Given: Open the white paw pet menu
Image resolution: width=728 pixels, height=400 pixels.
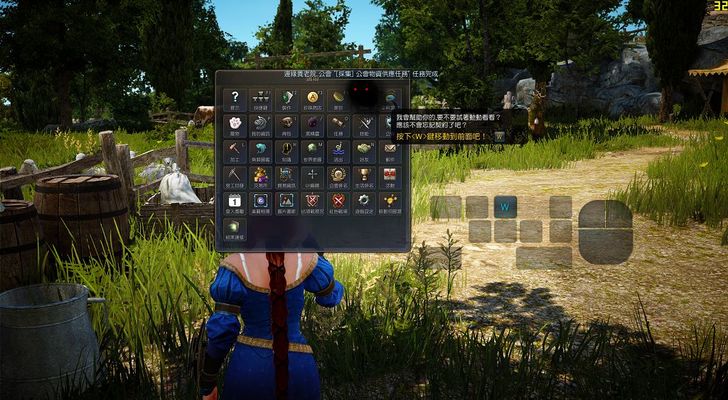Looking at the screenshot, I should (x=235, y=123).
